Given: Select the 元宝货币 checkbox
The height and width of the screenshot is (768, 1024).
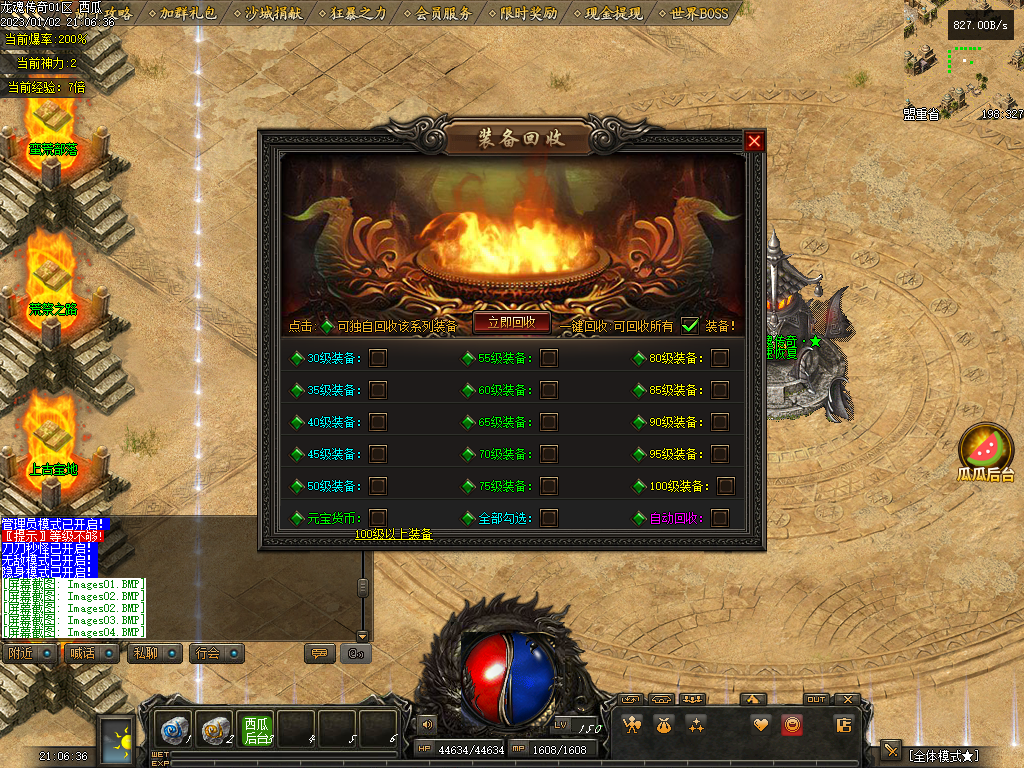Looking at the screenshot, I should tap(378, 518).
